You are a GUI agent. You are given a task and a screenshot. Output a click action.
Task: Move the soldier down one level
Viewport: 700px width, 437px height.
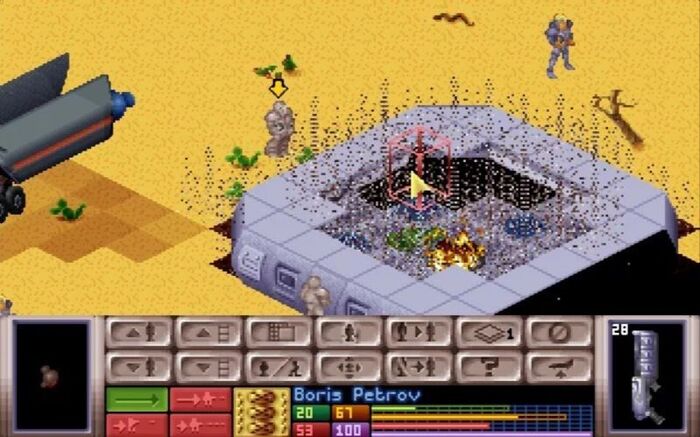coord(137,366)
